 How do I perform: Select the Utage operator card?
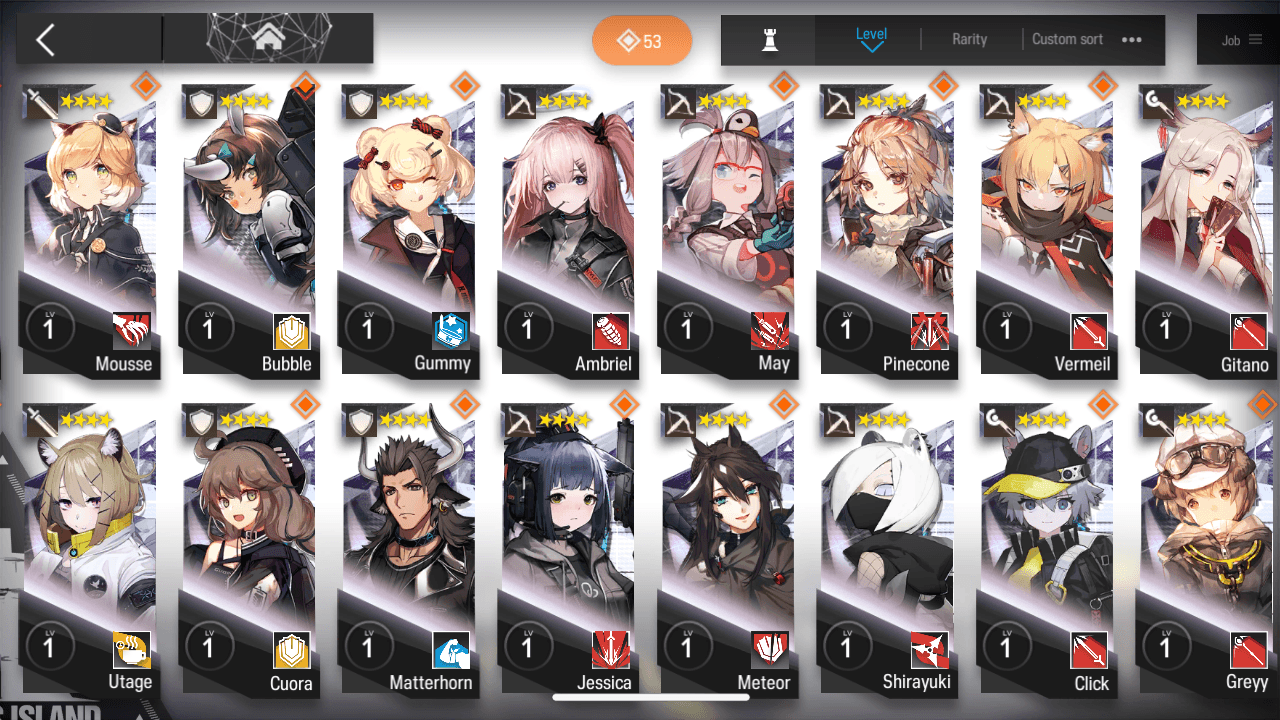click(90, 550)
